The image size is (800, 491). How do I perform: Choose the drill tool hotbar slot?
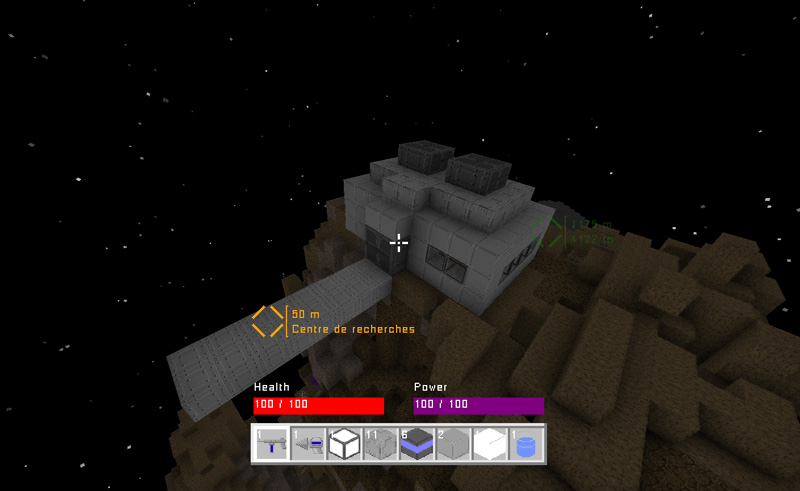[x=308, y=443]
